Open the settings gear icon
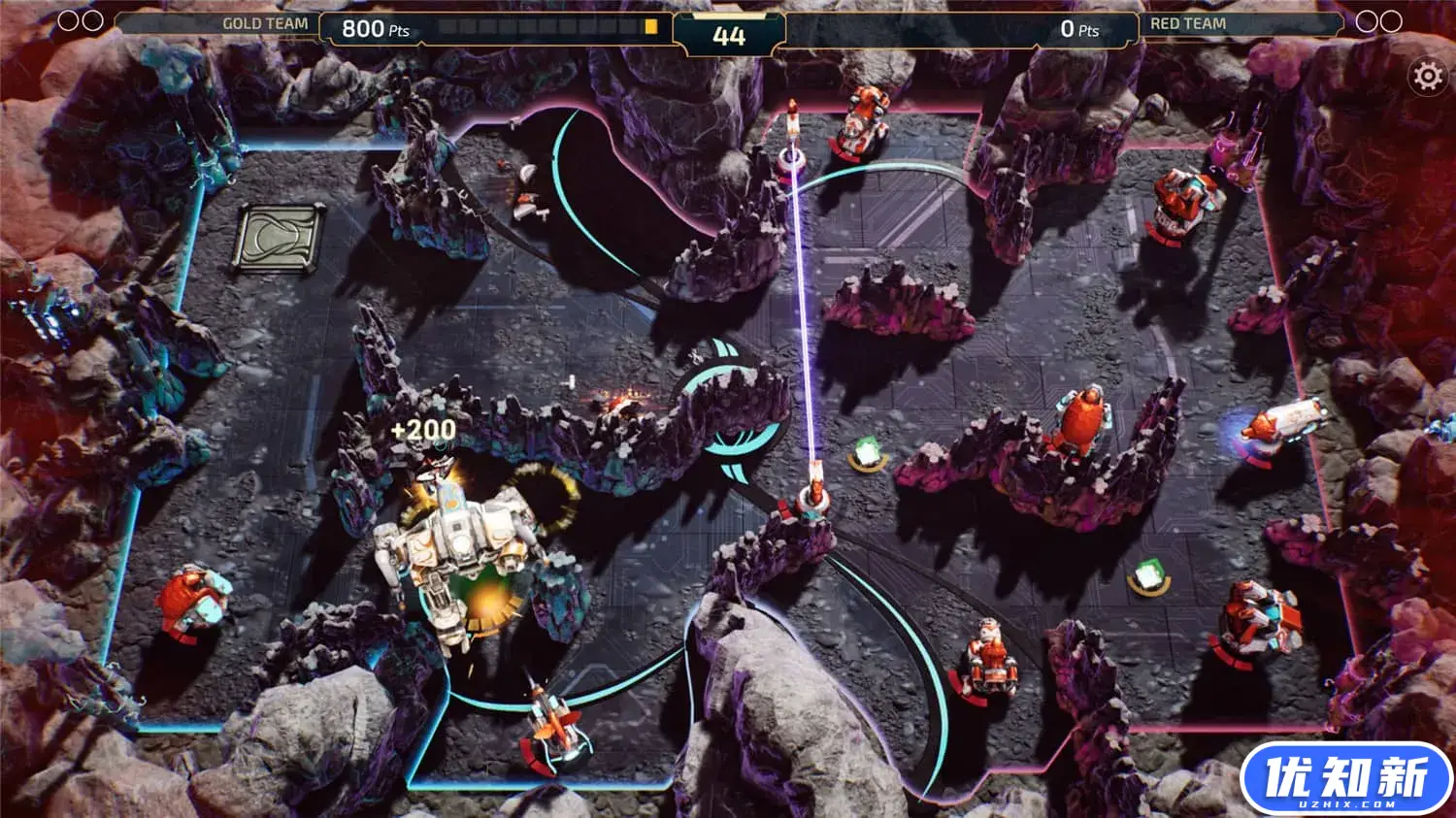1456x818 pixels. pyautogui.click(x=1427, y=76)
